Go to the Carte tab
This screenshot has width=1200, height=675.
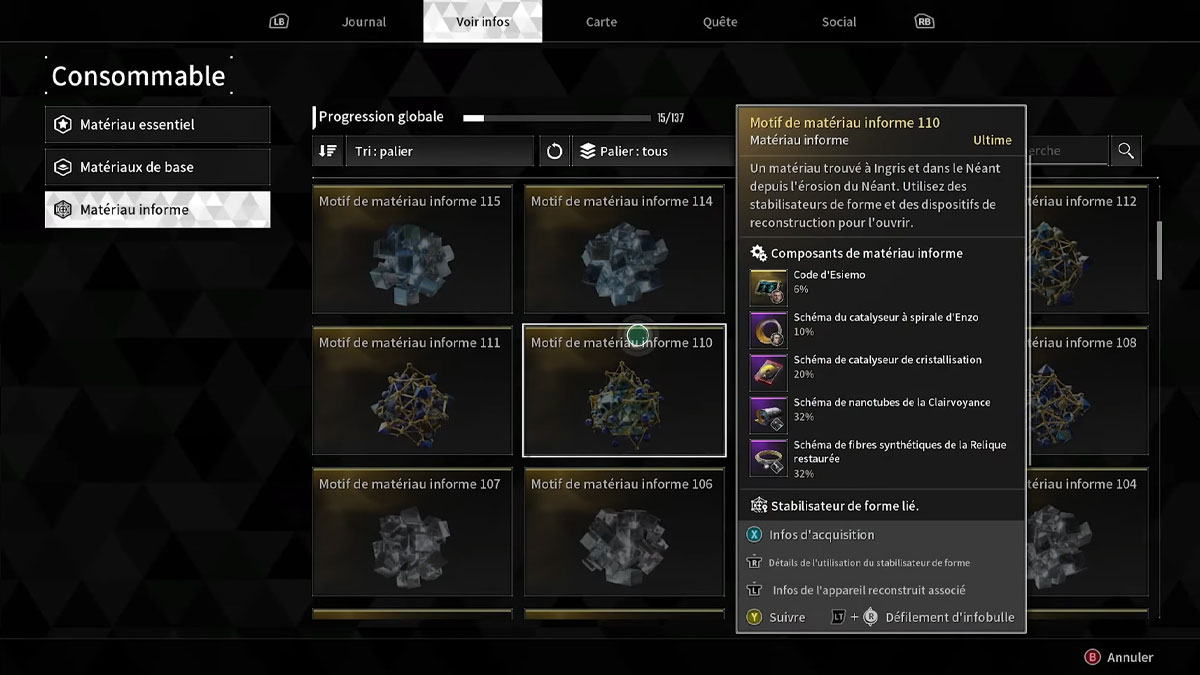[601, 22]
